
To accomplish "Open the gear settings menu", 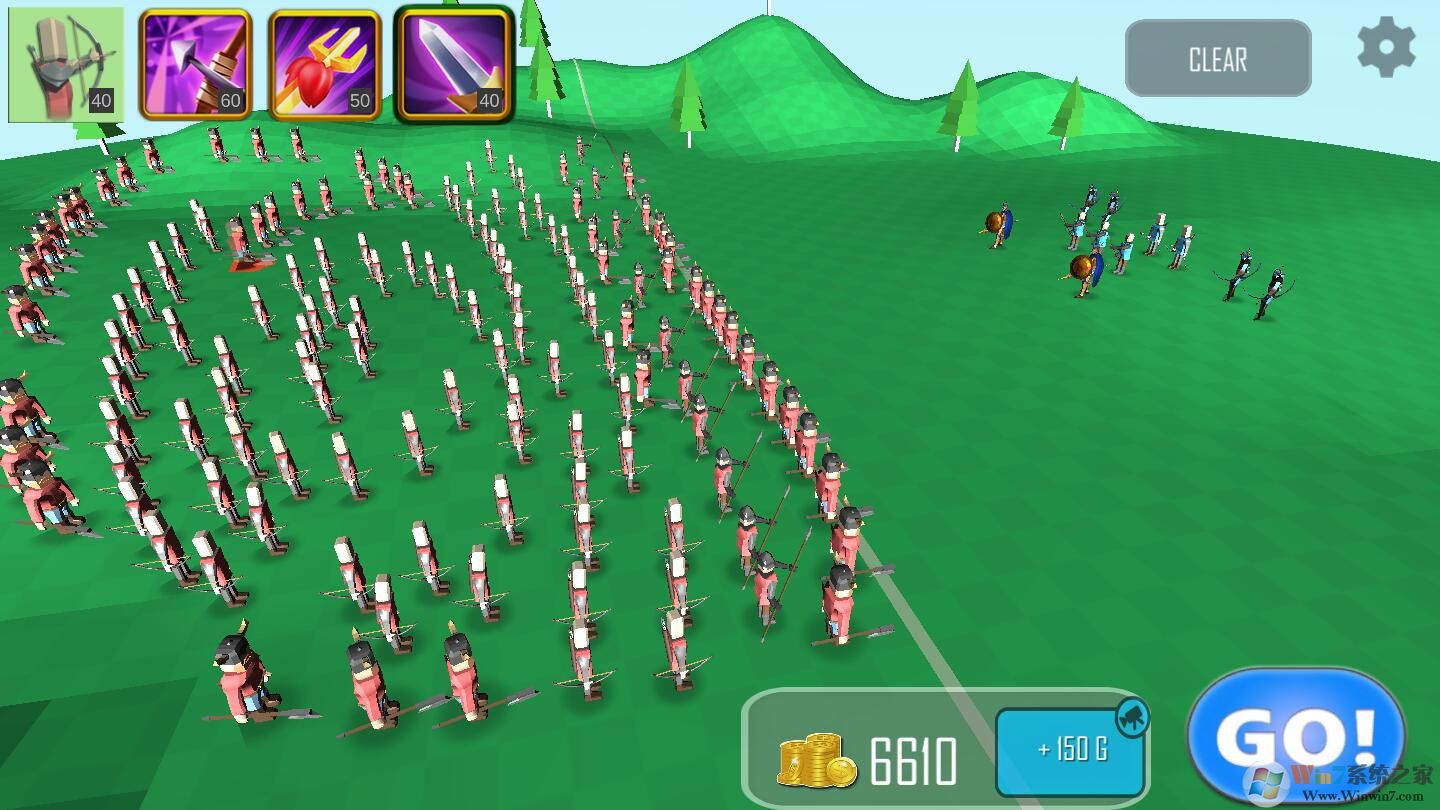I will click(1386, 47).
